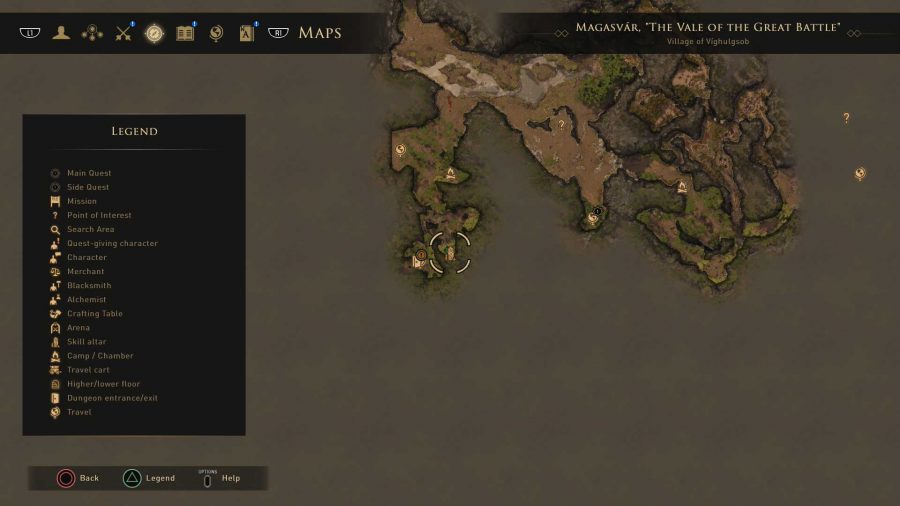Switch to the skill tree tab
Image resolution: width=900 pixels, height=506 pixels.
tap(92, 33)
